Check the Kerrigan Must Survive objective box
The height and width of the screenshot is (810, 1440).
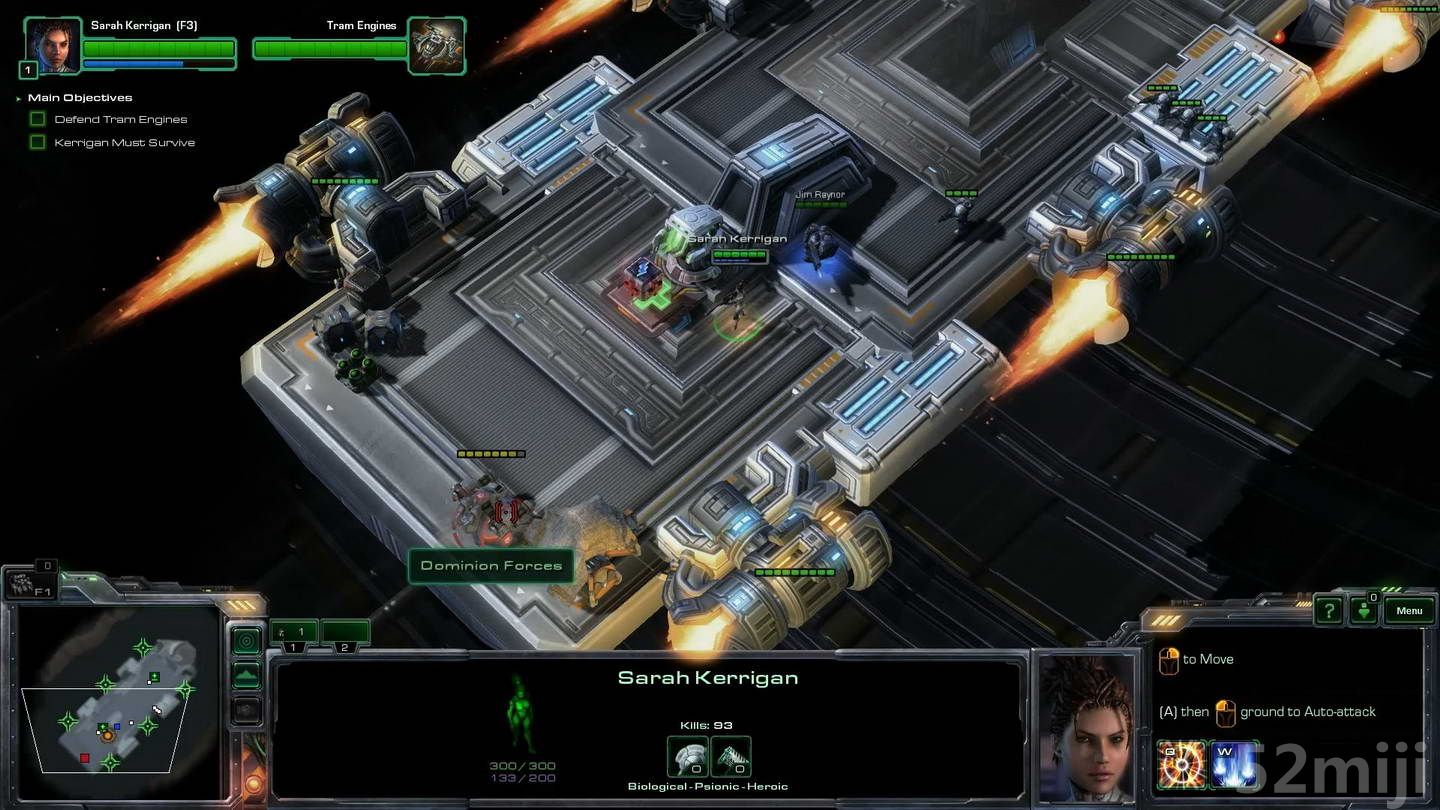37,141
